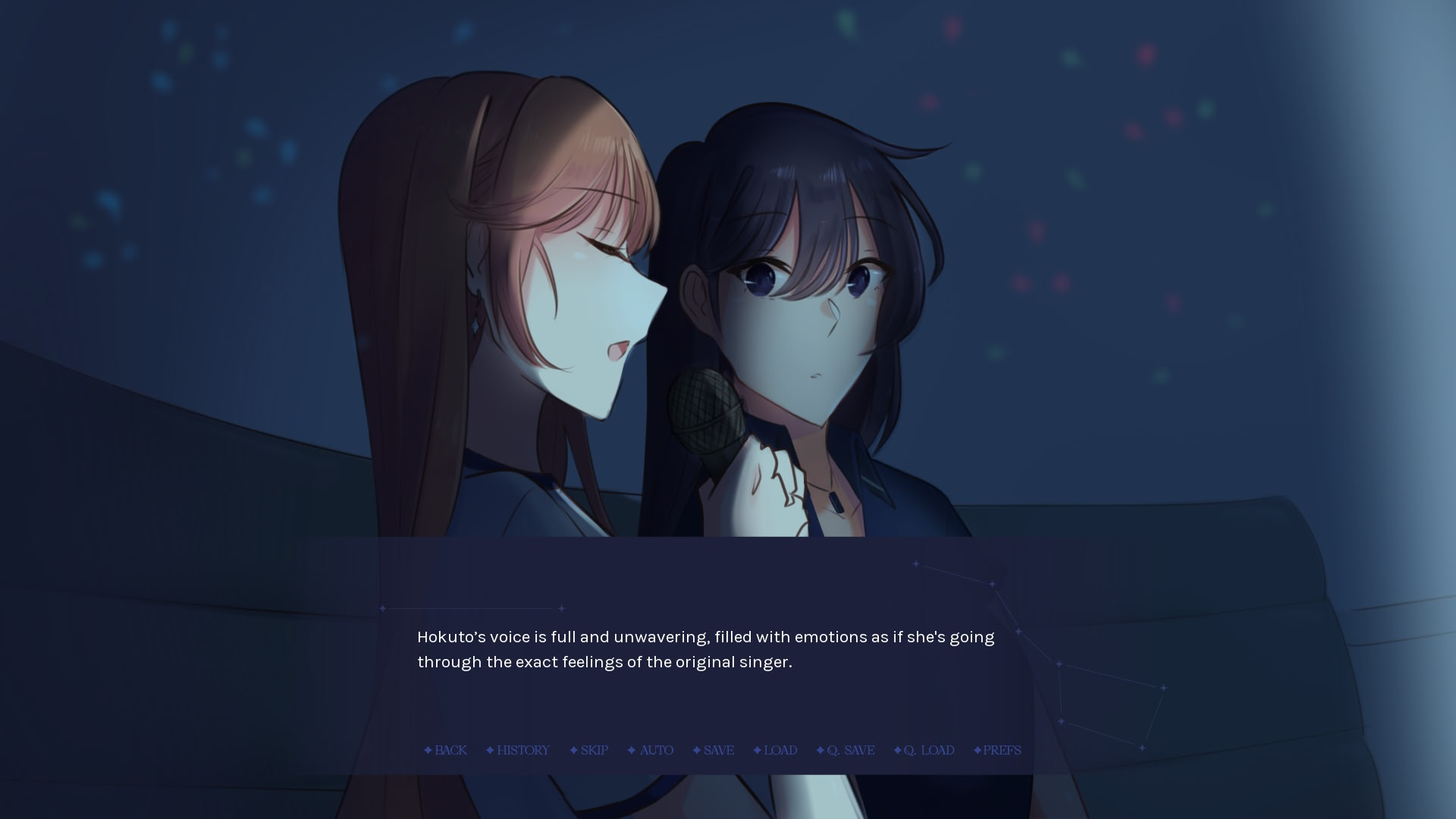Open HISTORY from the quick menu
Screen dimensions: 1456x819
[x=523, y=750]
